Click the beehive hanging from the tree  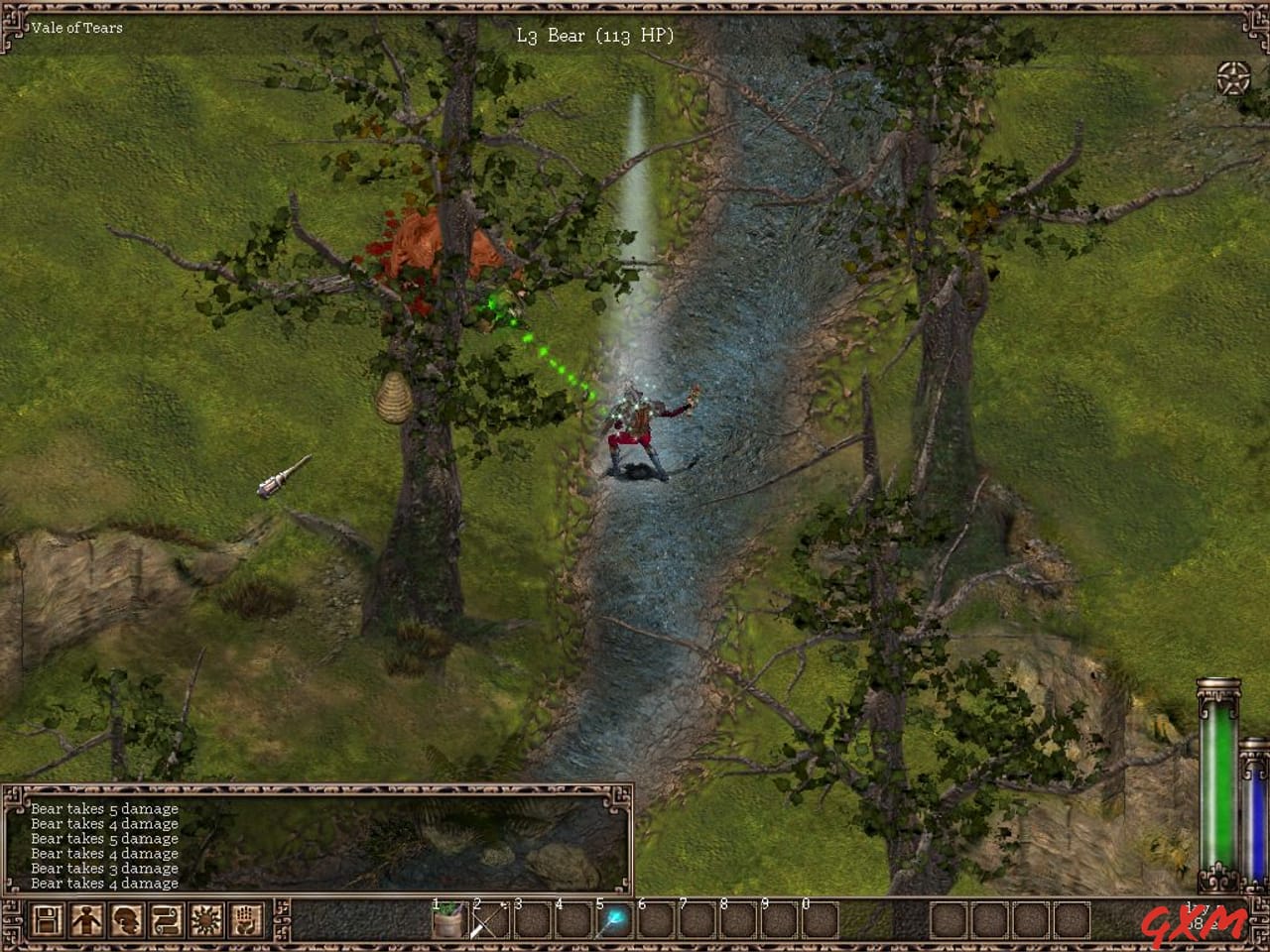pos(394,397)
